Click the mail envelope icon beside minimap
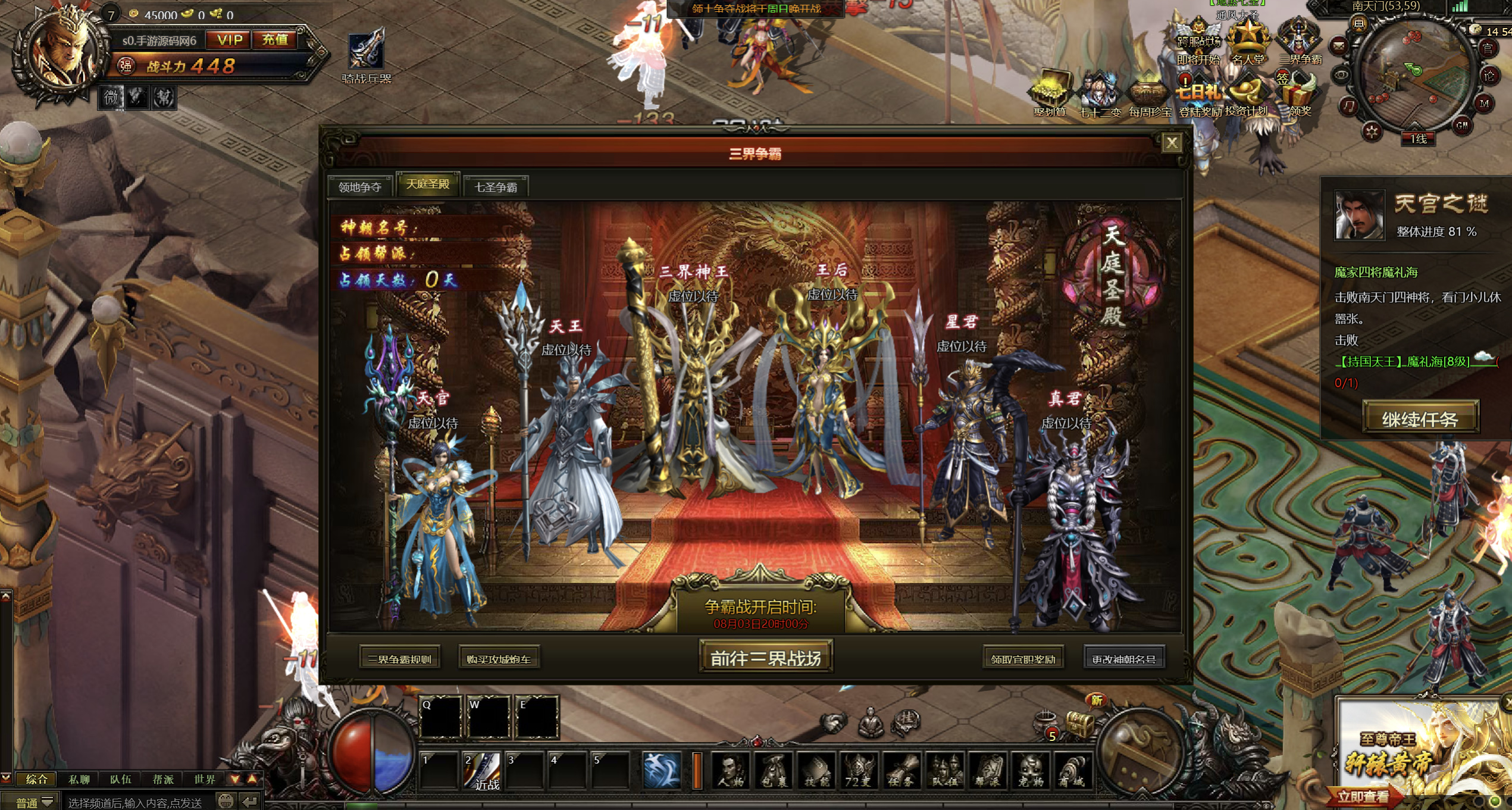1512x810 pixels. coord(1338,46)
